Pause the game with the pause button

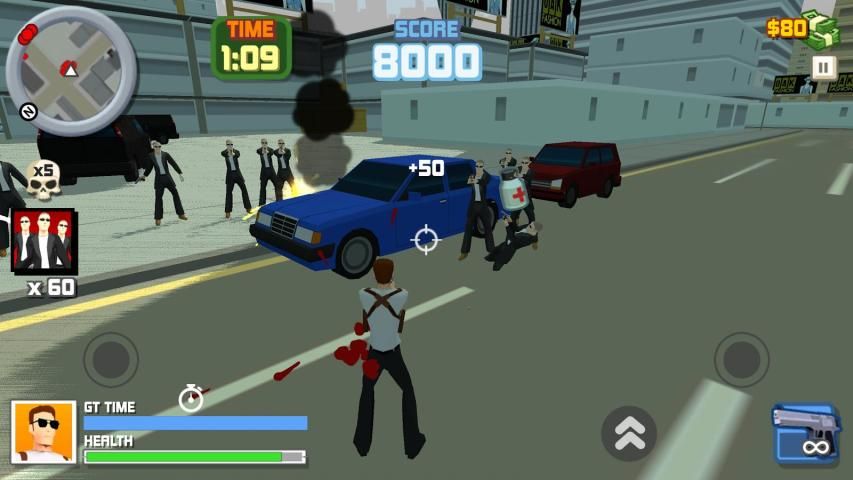[x=823, y=67]
